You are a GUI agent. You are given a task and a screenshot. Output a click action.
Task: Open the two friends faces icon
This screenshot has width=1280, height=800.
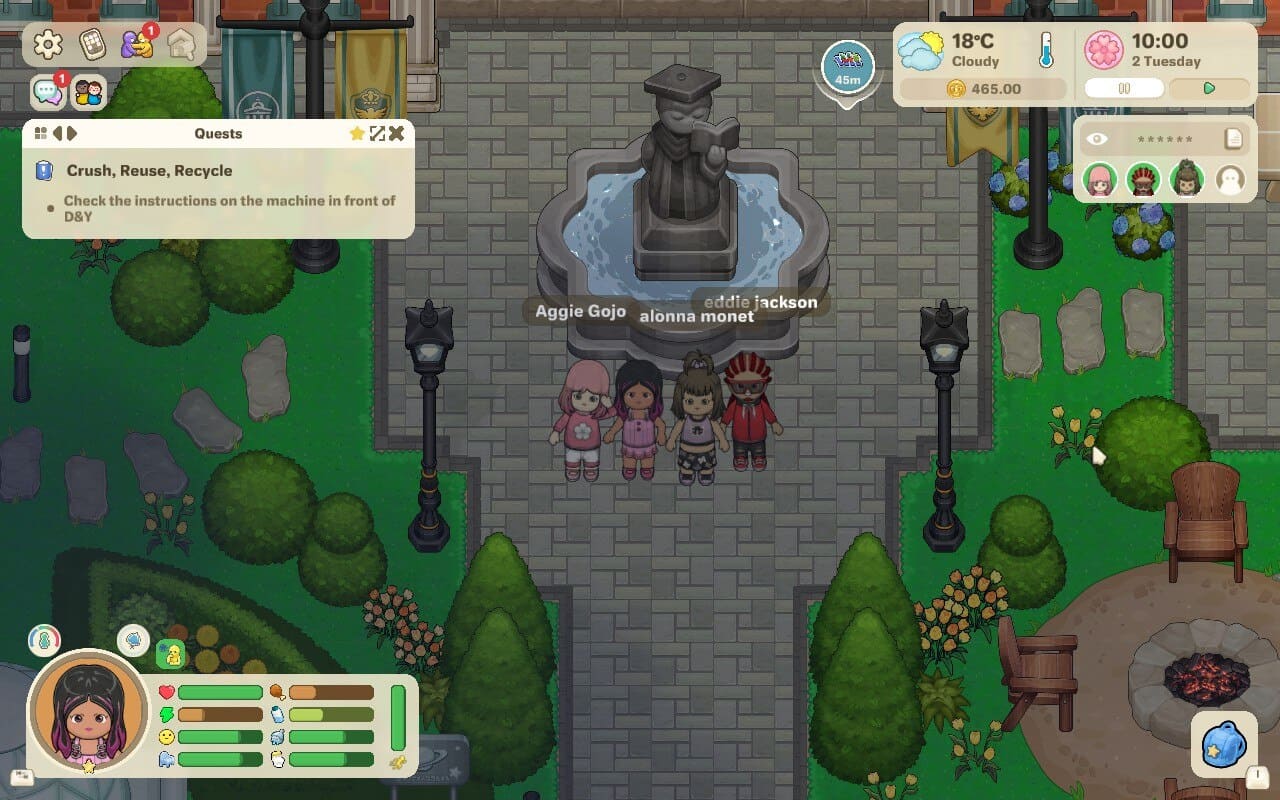89,93
